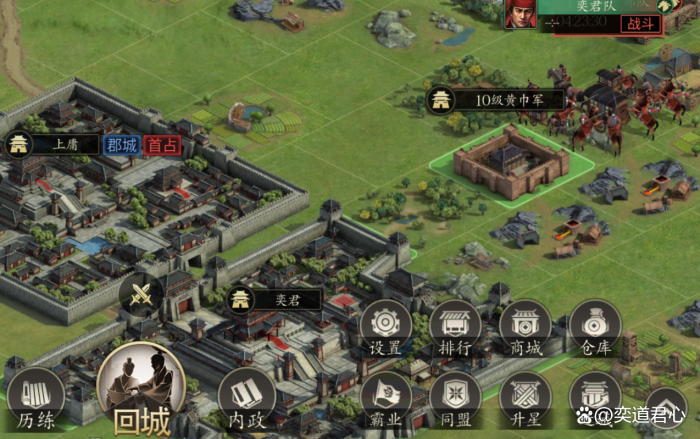Click the crossed swords battle icon
Viewport: 700px width, 439px height.
click(141, 294)
